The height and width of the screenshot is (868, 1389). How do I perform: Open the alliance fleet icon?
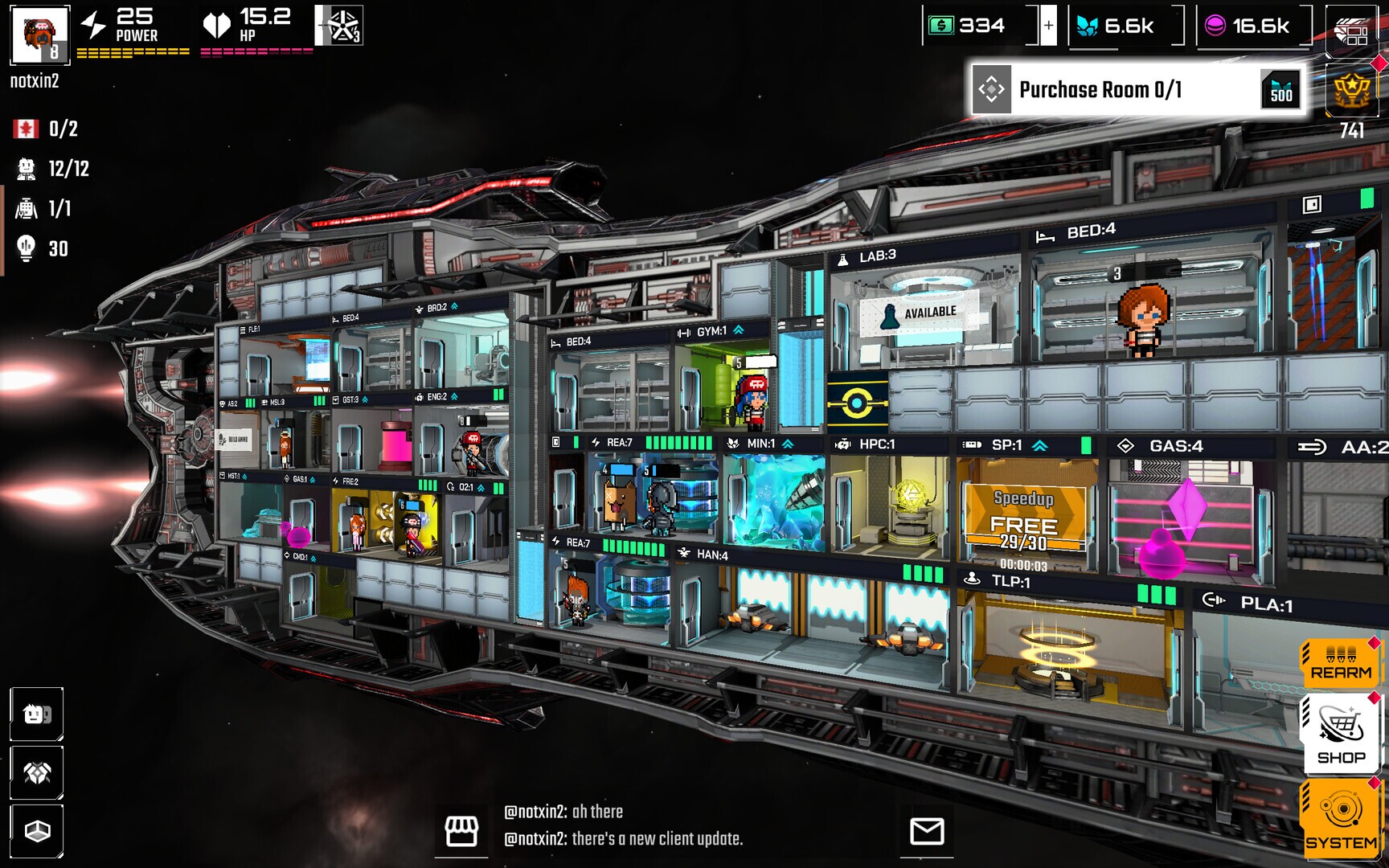coord(37,772)
